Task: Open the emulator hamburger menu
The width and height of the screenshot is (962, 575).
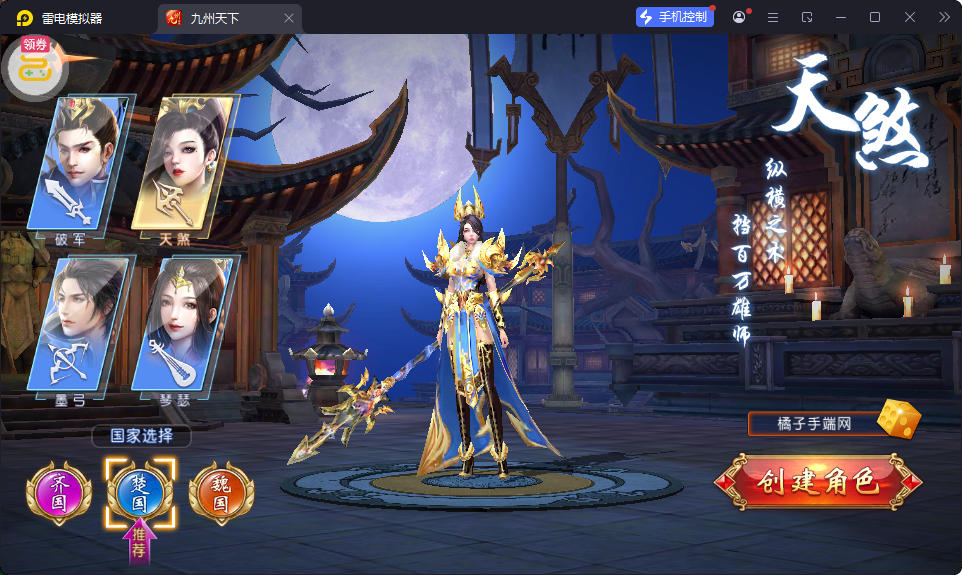Action: (773, 17)
